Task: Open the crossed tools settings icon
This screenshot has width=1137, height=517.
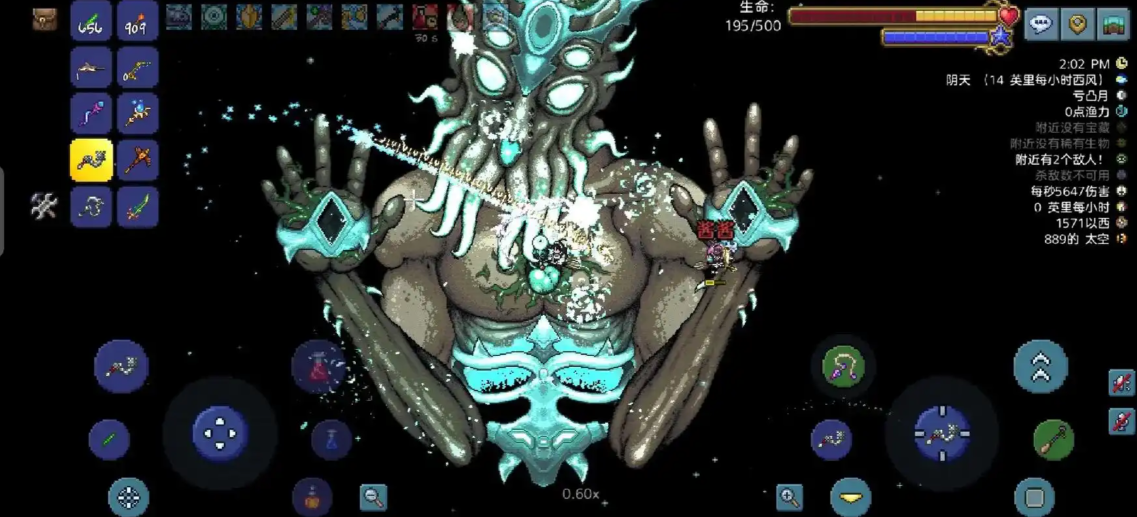Action: (44, 206)
